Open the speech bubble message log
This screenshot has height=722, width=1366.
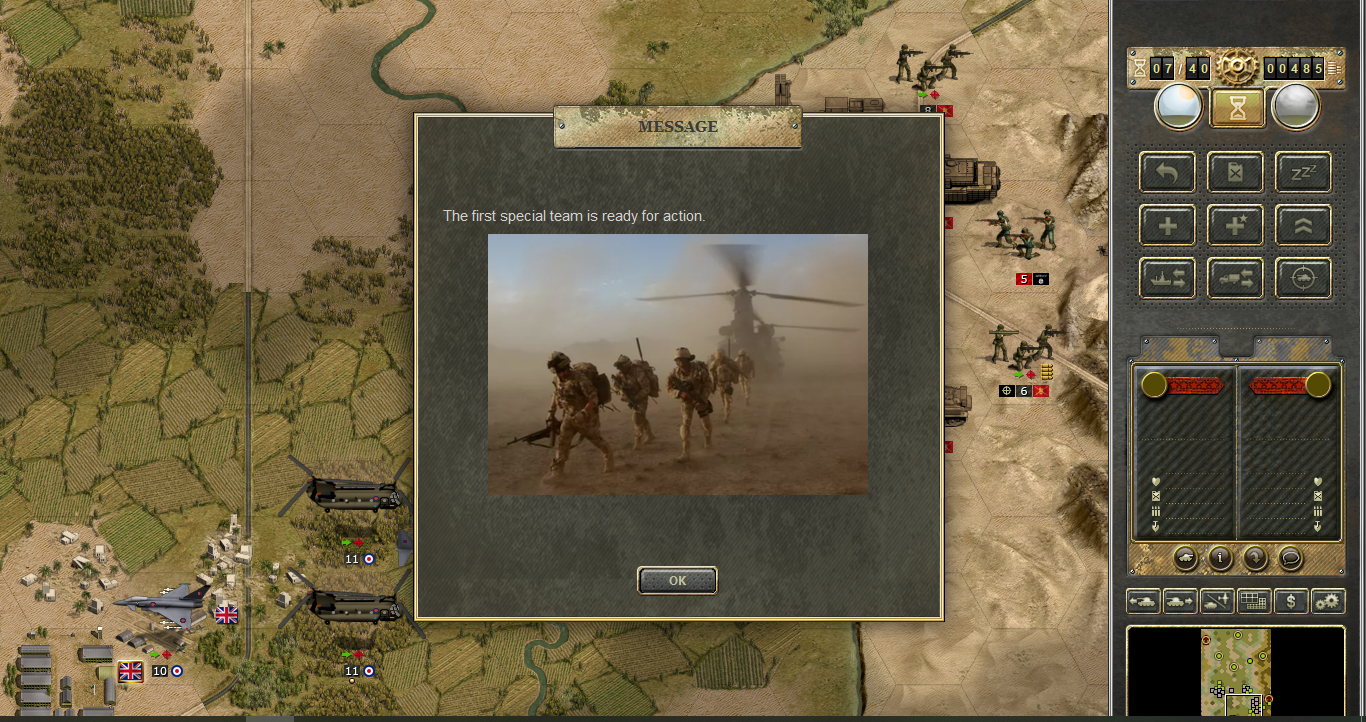coord(1290,558)
